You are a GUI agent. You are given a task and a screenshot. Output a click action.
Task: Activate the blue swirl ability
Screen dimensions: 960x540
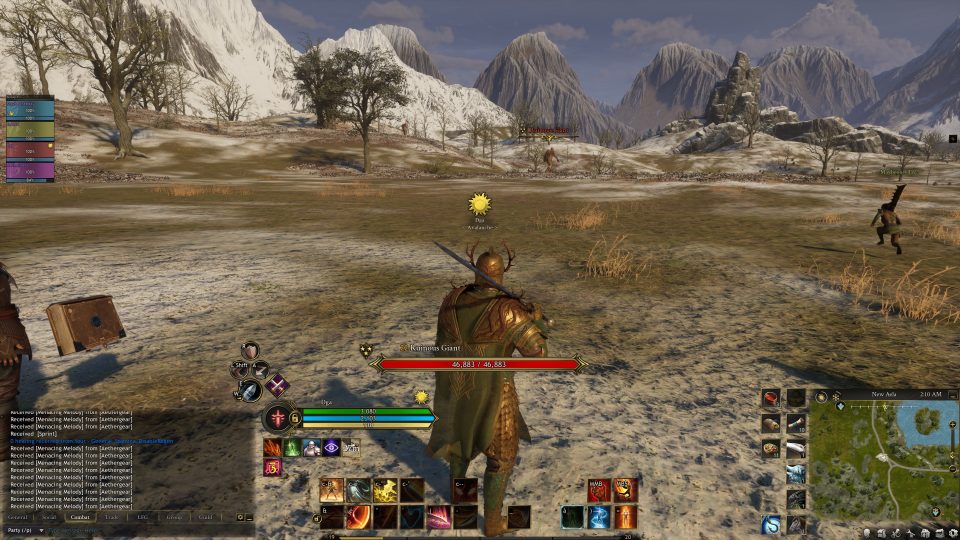(599, 517)
